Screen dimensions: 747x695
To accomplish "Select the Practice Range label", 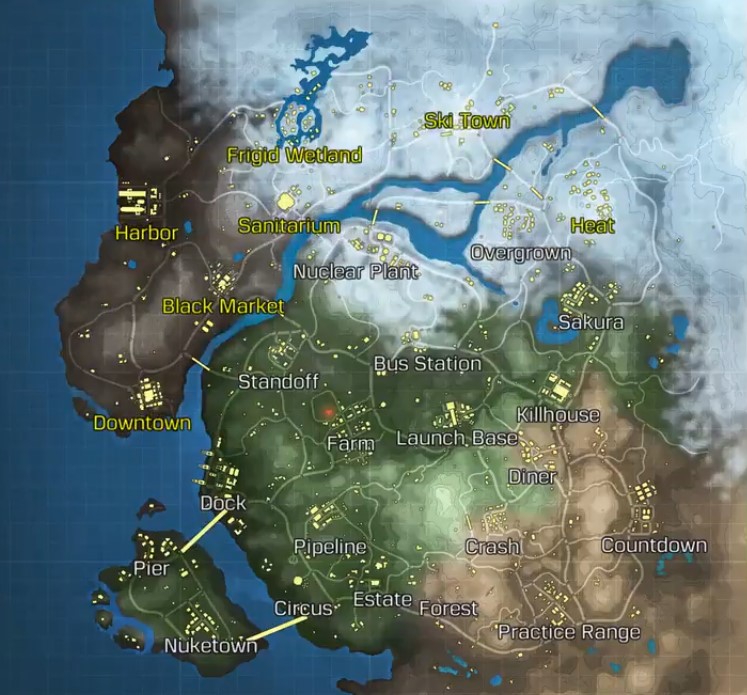I will (569, 632).
